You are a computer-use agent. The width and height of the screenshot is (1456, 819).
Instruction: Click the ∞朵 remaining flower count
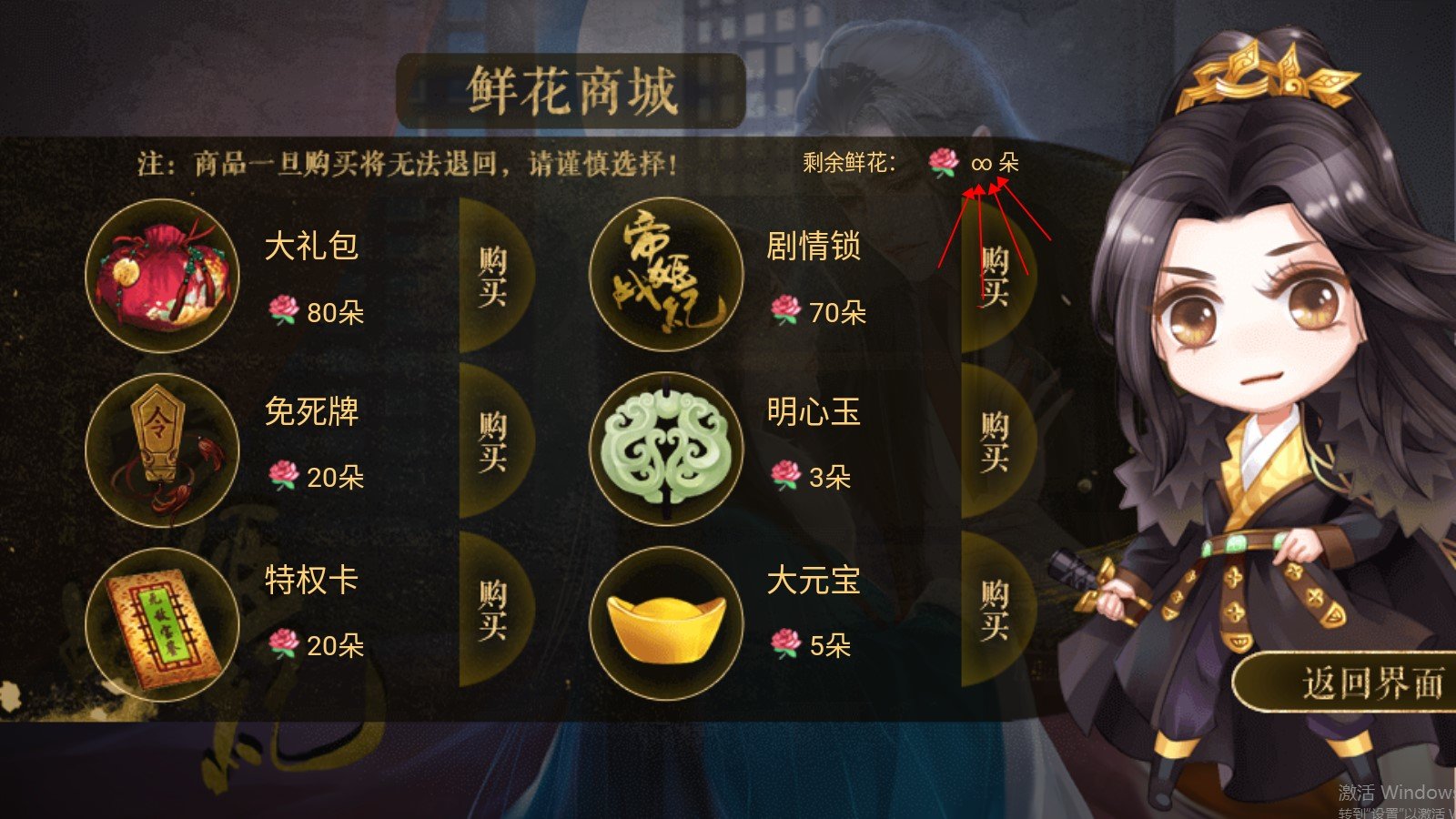pyautogui.click(x=995, y=165)
